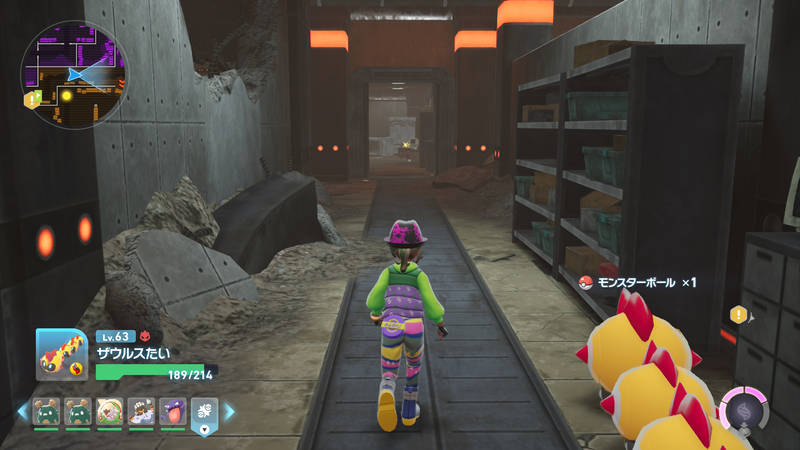Select the lead Pokémon portrait
Viewport: 800px width, 450px height.
[61, 354]
